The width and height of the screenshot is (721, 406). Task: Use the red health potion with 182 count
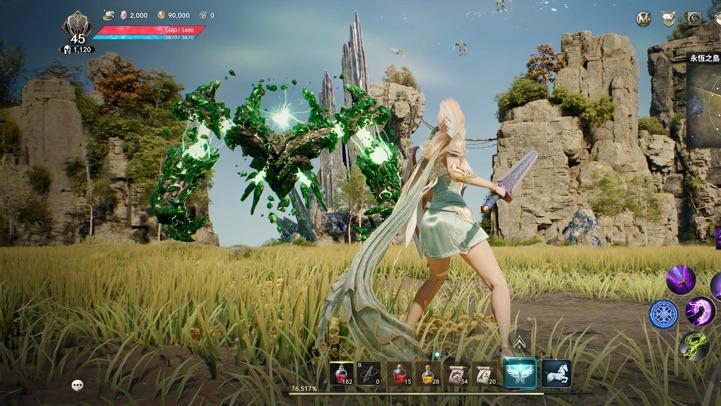342,373
